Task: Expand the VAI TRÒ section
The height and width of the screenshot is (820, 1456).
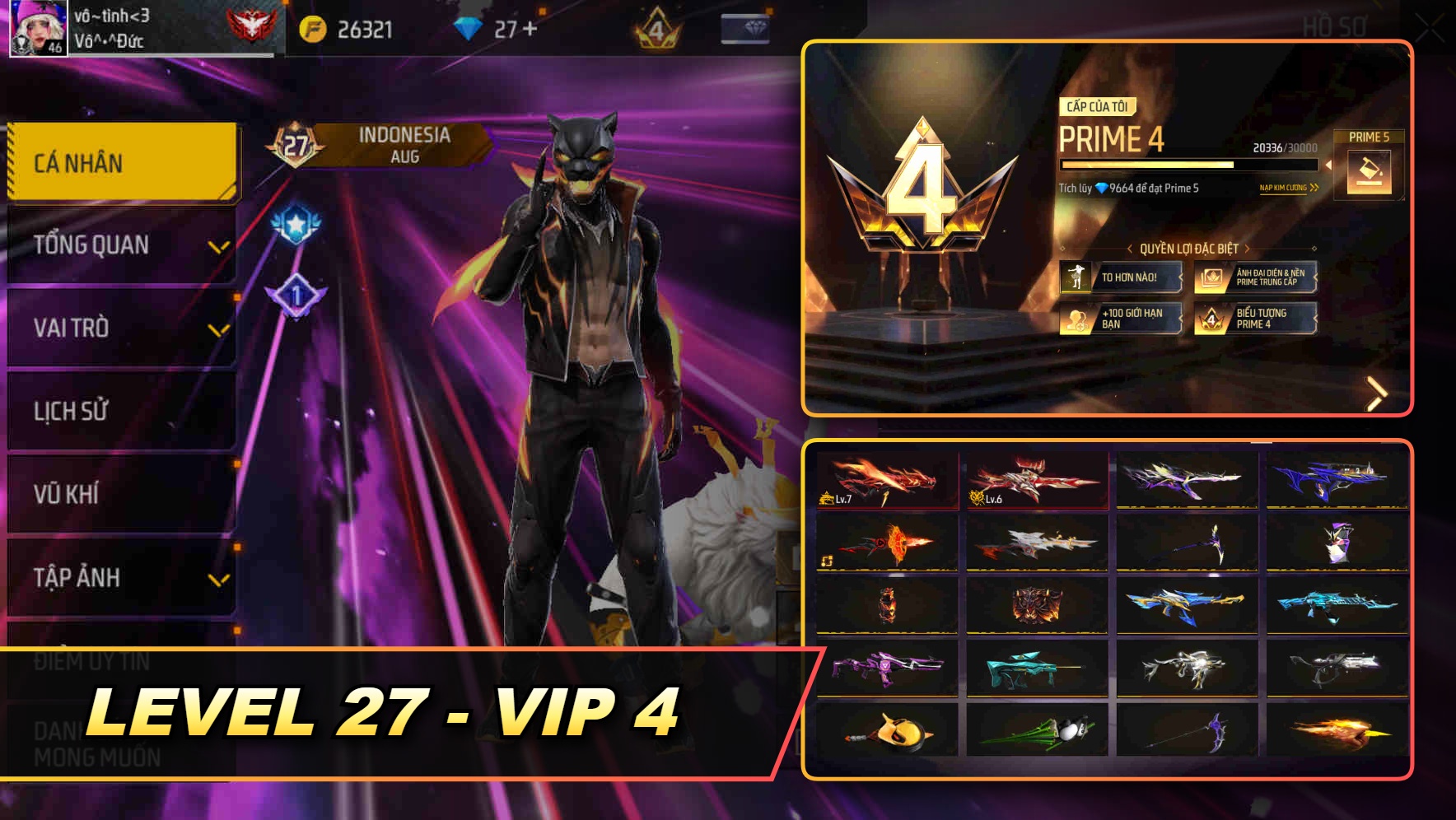Action: pos(118,328)
